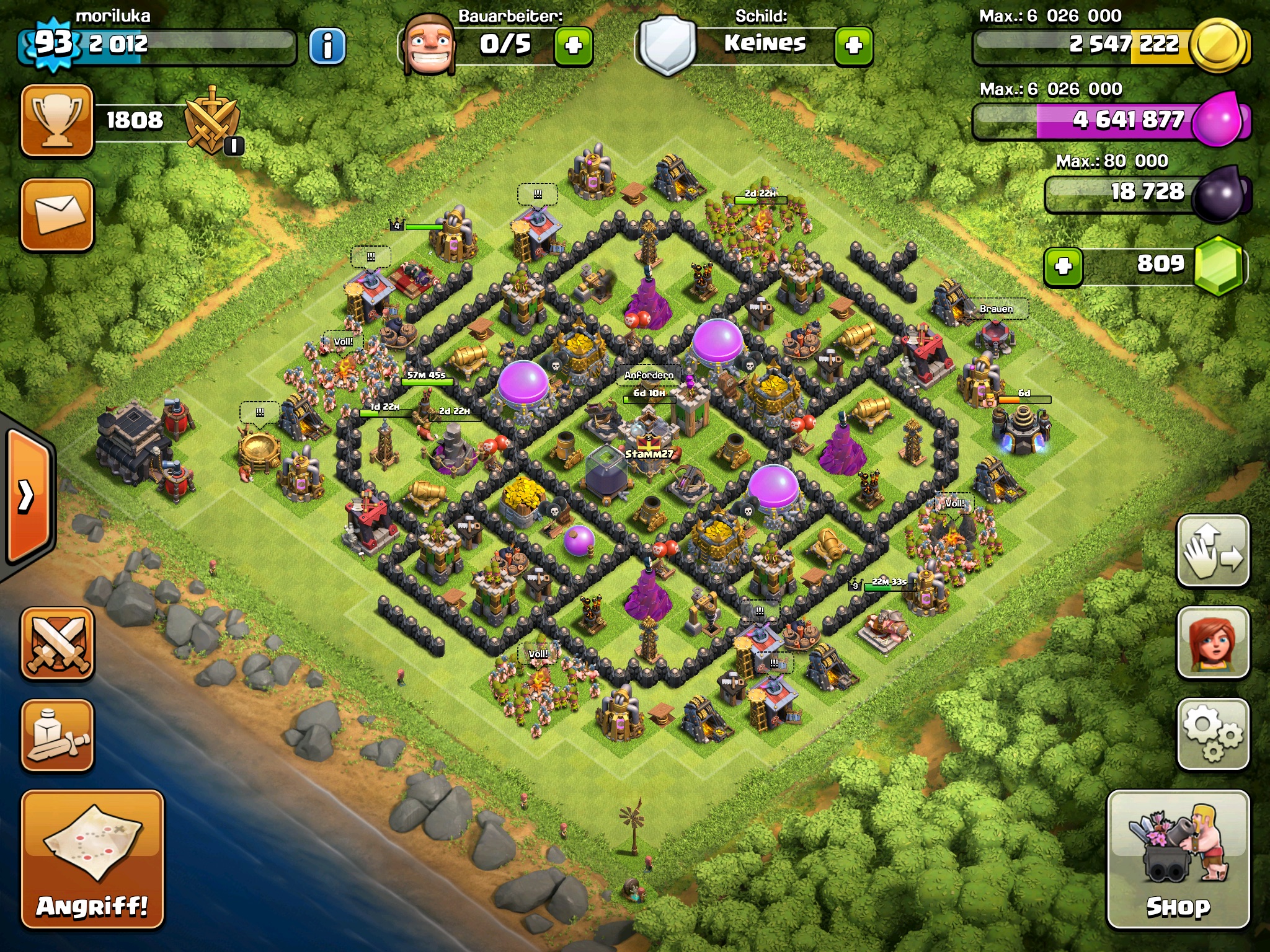The width and height of the screenshot is (1270, 952).
Task: Open the Shop
Action: [x=1178, y=860]
